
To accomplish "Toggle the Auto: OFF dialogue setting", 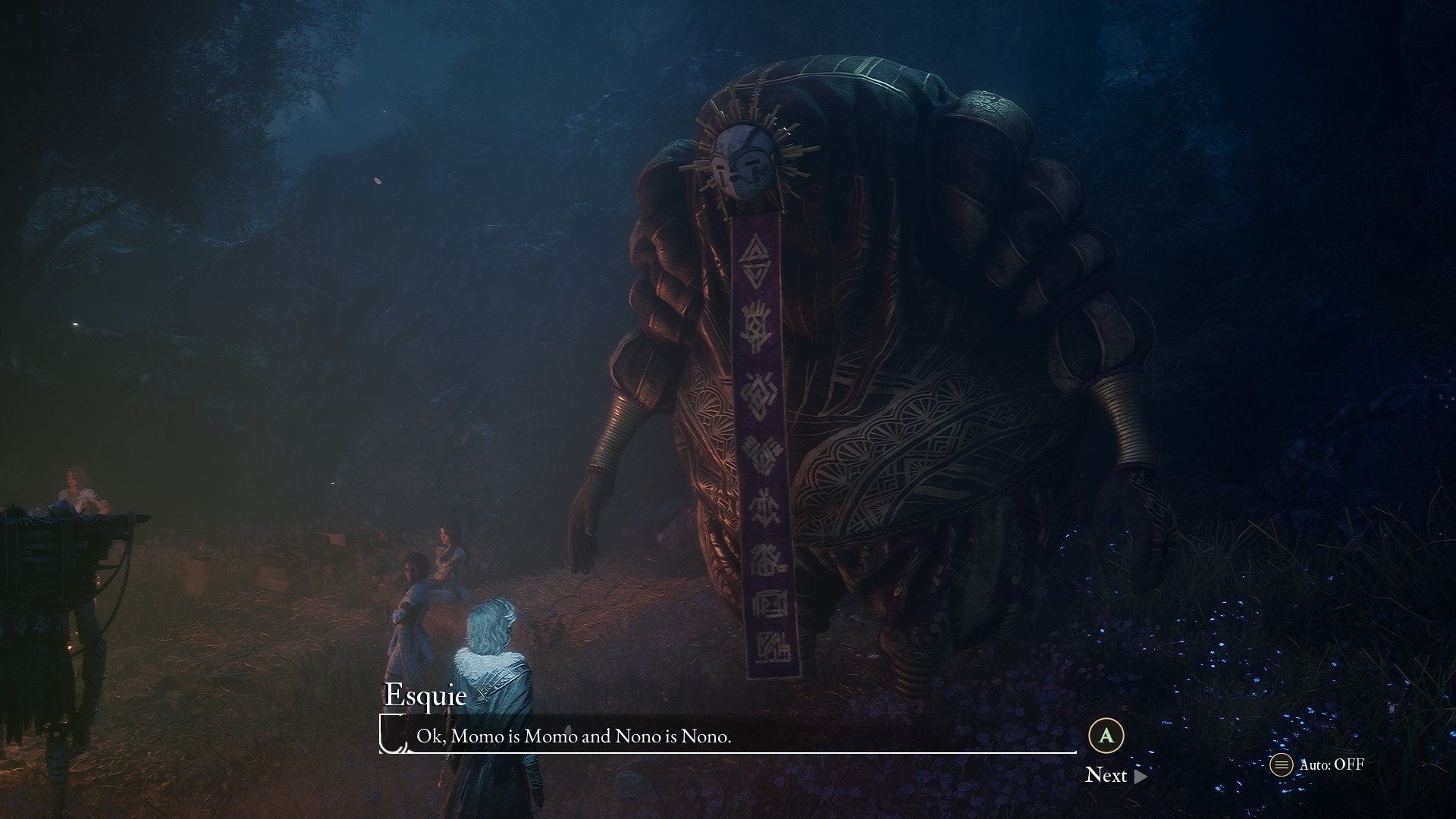I will (1318, 764).
